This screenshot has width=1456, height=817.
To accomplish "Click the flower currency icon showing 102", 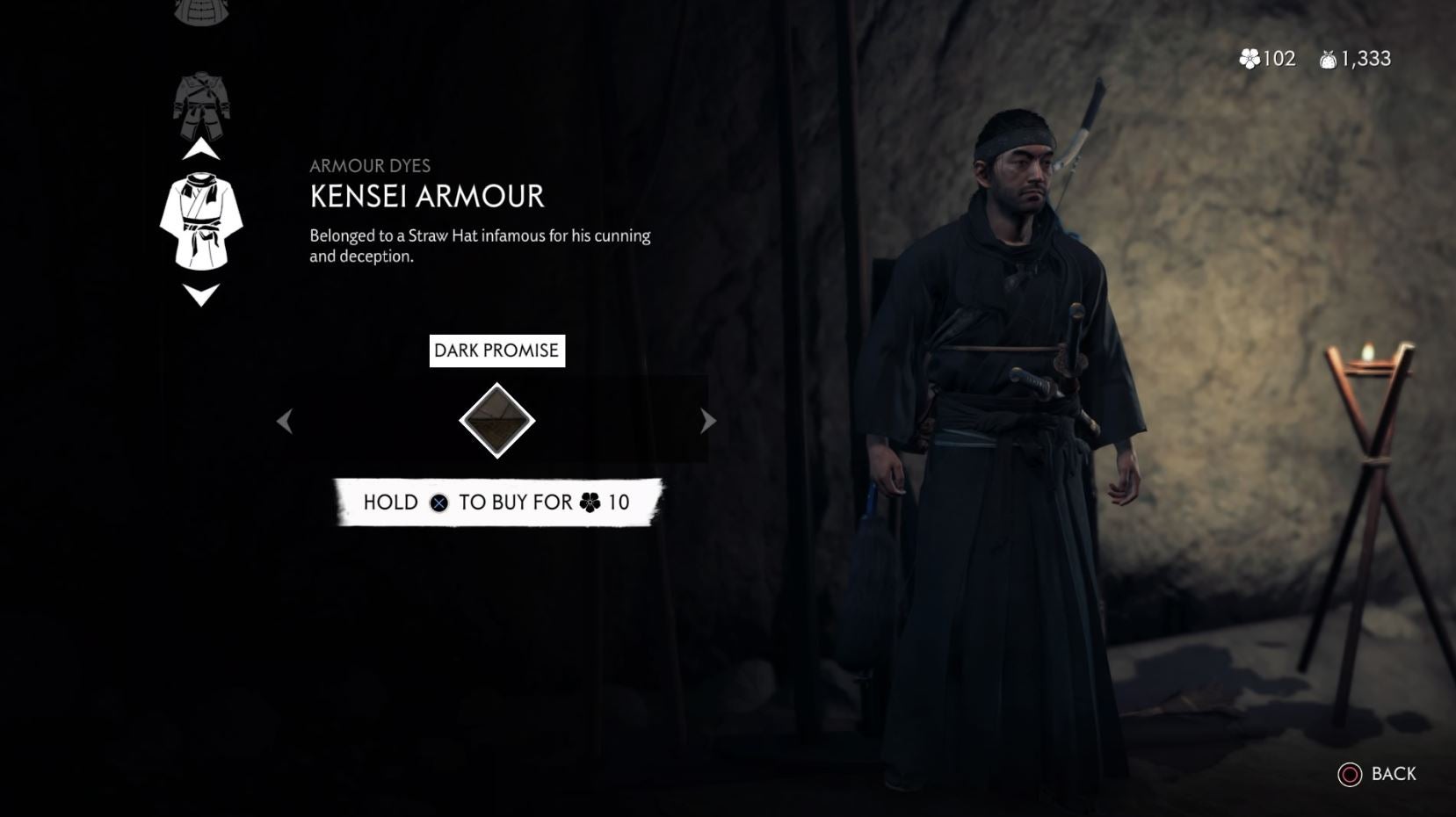I will [x=1248, y=59].
